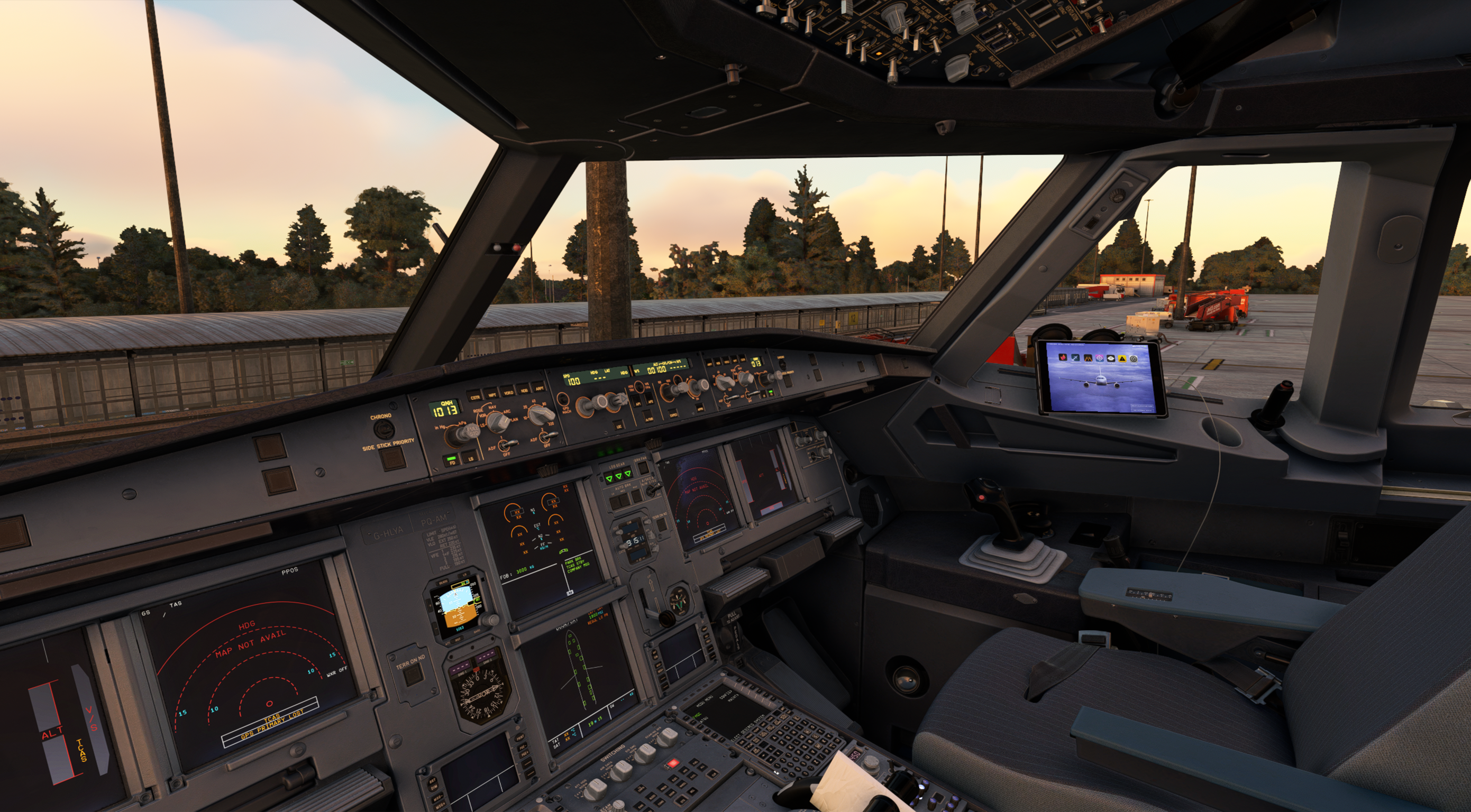Screen dimensions: 1471x812
Task: Turn on the captain-side WPT display button
Action: pos(492,394)
